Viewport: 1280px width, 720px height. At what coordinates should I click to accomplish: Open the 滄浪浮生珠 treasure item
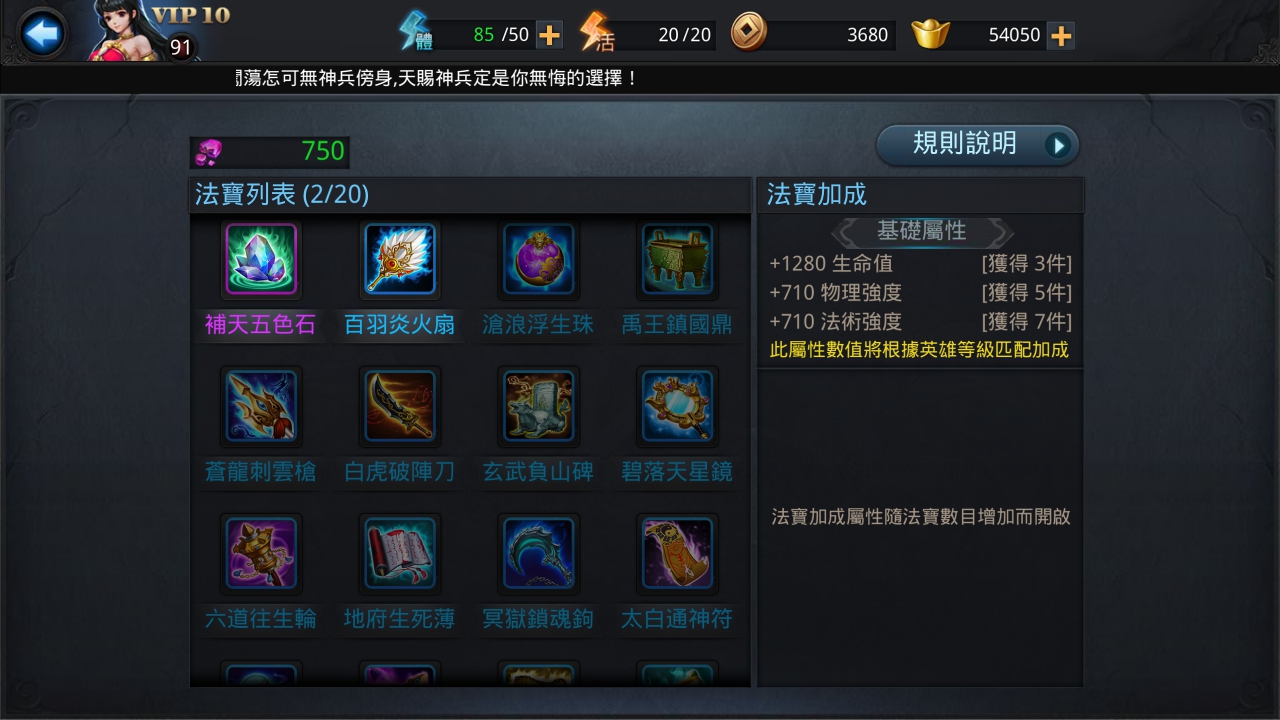538,260
